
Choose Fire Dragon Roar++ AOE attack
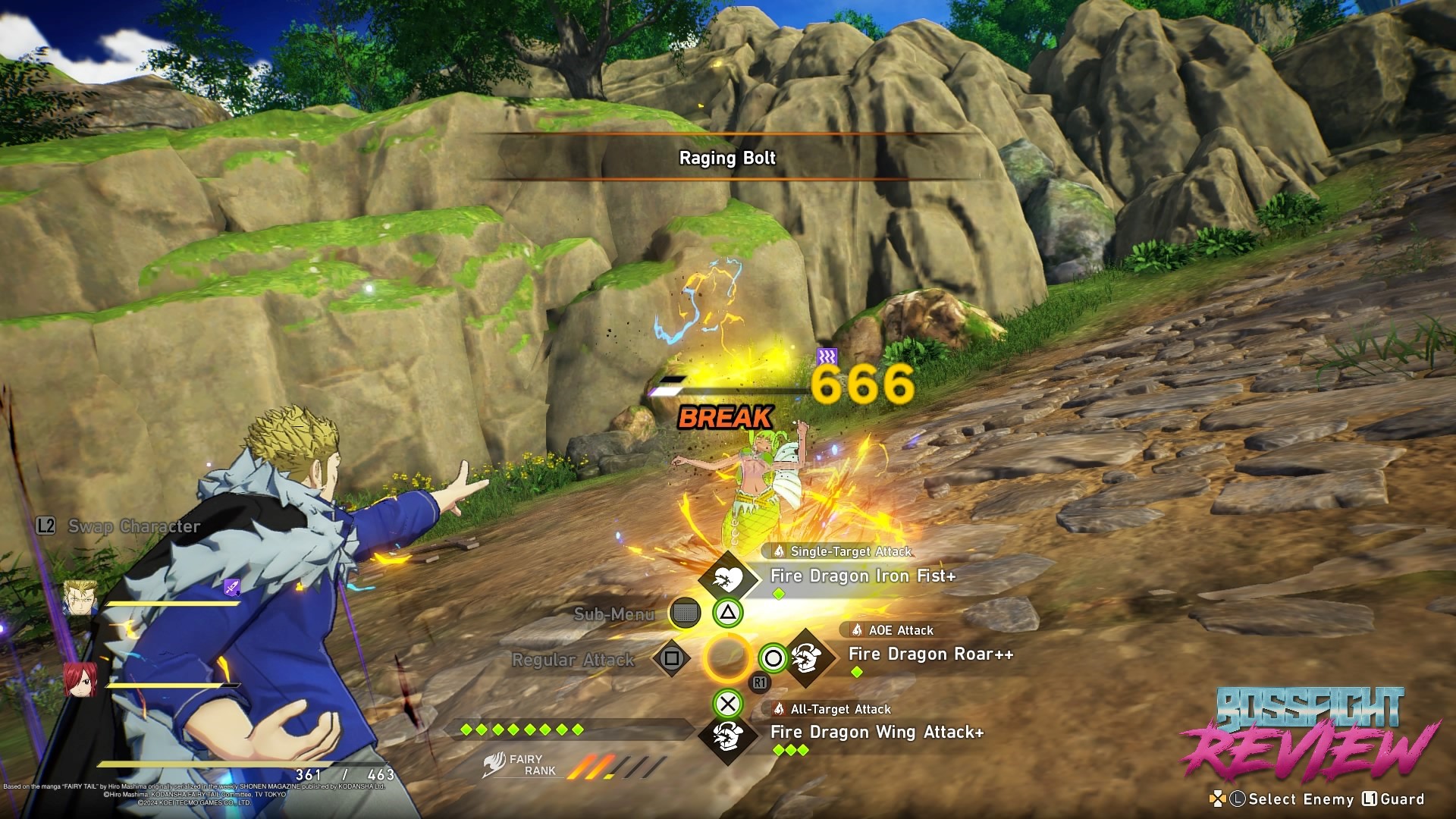click(x=930, y=654)
